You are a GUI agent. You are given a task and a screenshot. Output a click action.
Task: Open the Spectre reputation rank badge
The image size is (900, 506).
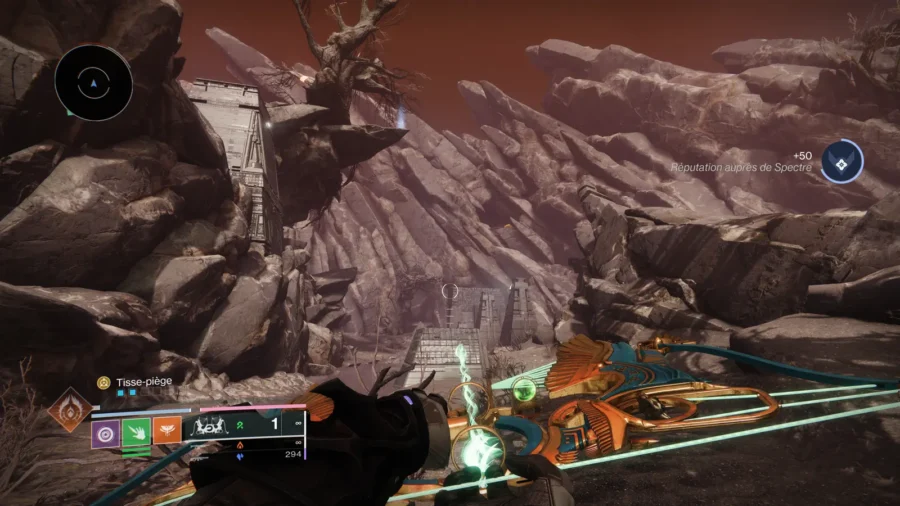tap(841, 161)
